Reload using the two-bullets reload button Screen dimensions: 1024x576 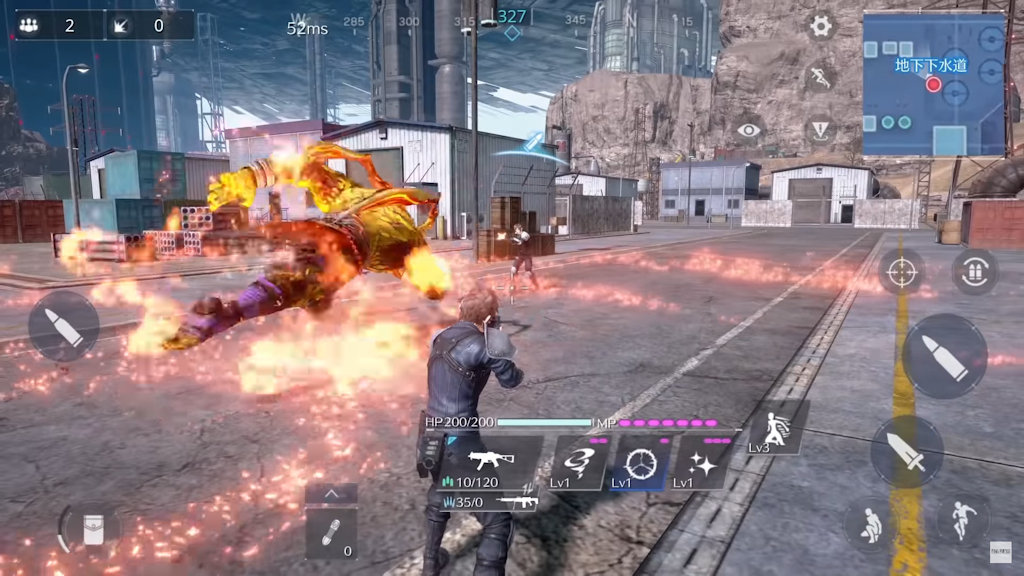[974, 272]
